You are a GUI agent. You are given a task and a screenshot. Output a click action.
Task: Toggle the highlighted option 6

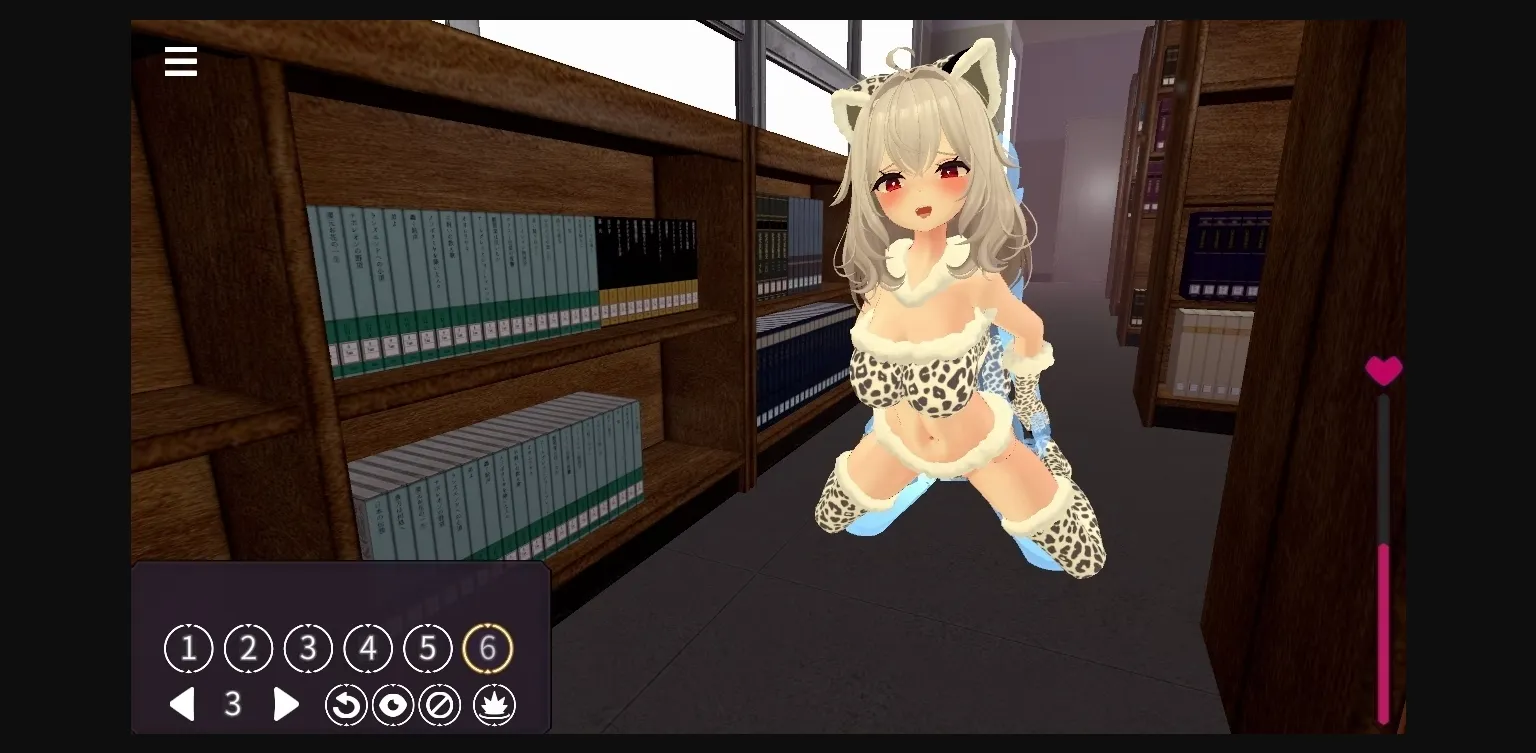[x=488, y=648]
